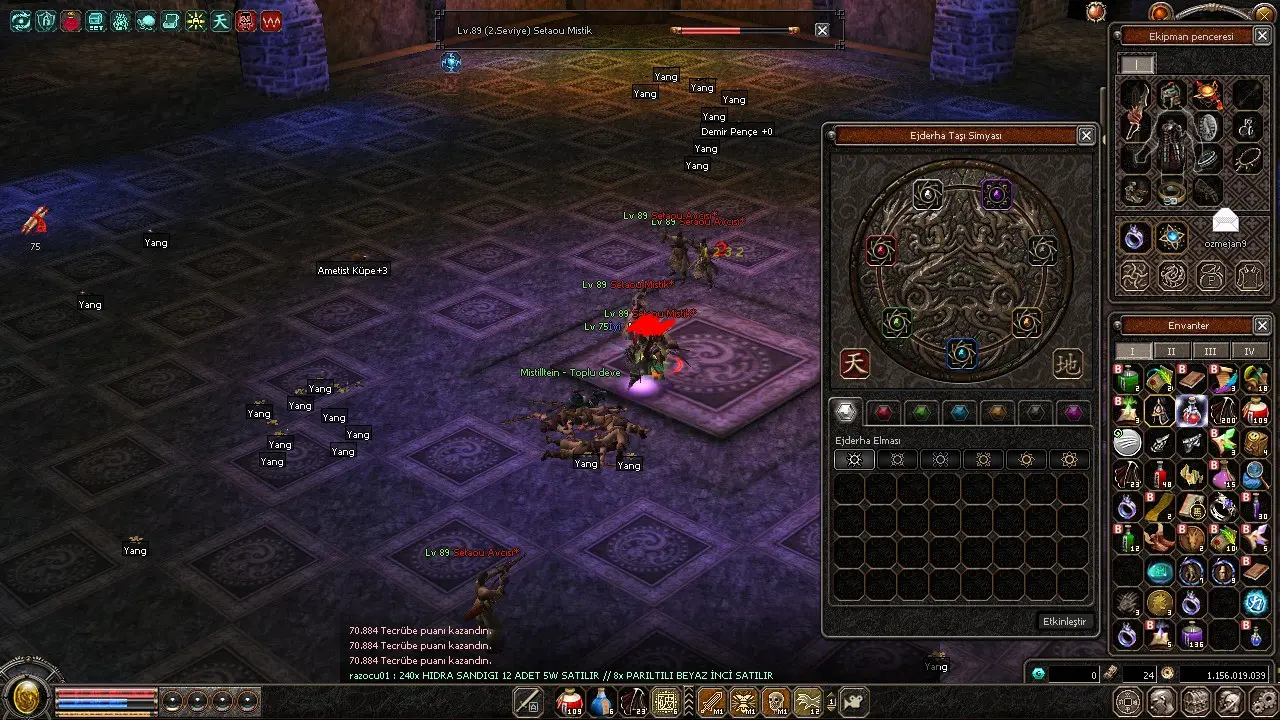Open inventory page III
The width and height of the screenshot is (1280, 720).
[1210, 351]
